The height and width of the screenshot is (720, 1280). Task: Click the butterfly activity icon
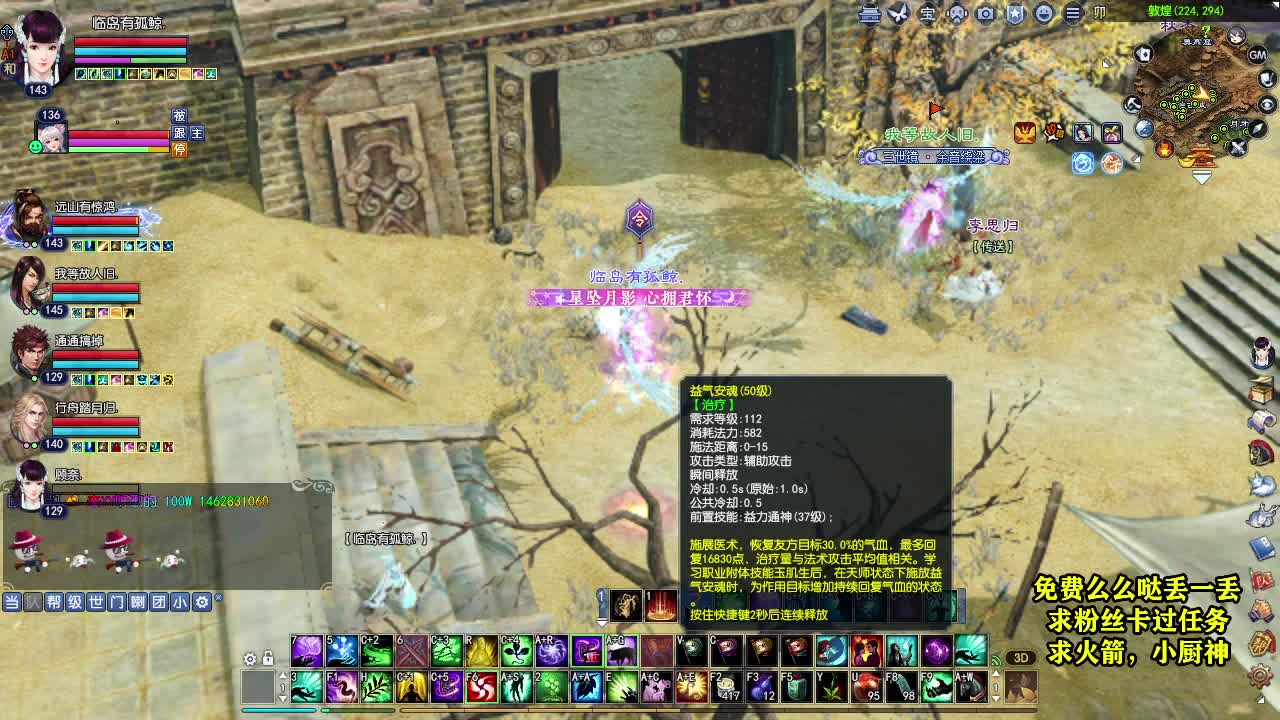(897, 14)
